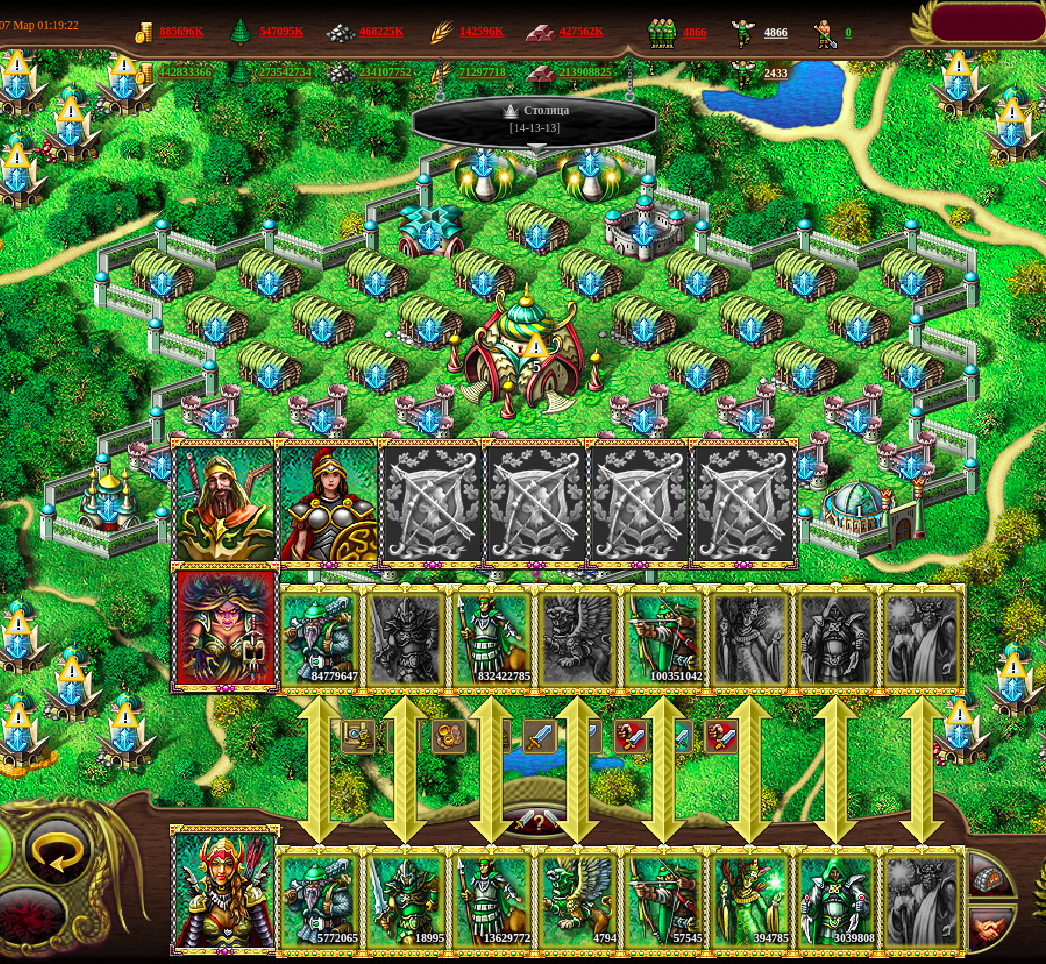Open the handshake diplomacy button
1046x964 pixels.
click(990, 927)
